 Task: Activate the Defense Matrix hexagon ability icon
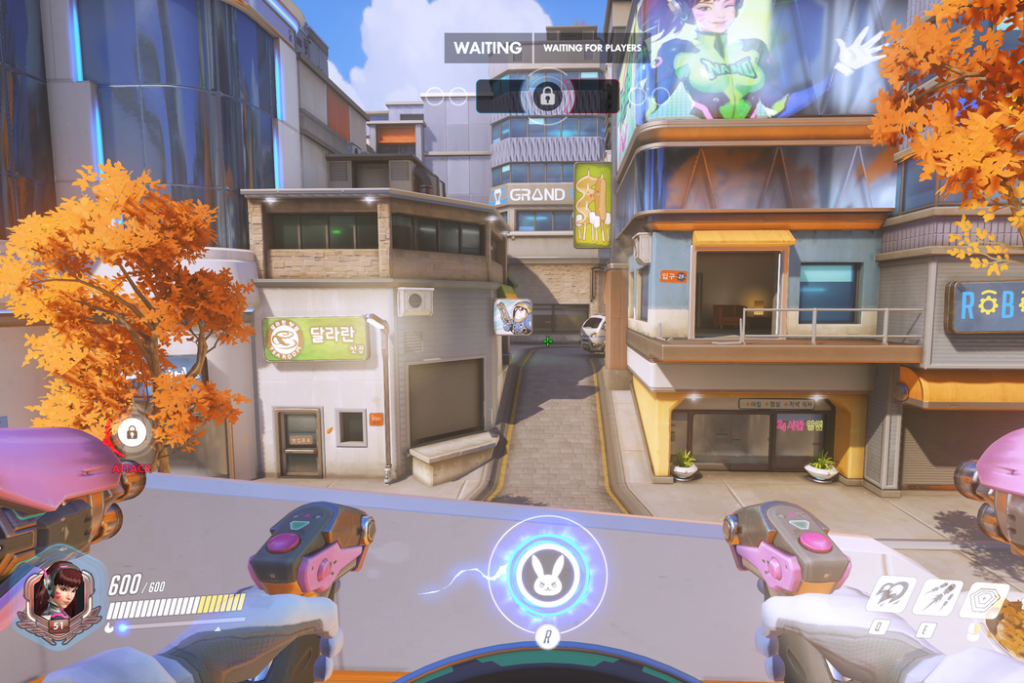pyautogui.click(x=984, y=599)
